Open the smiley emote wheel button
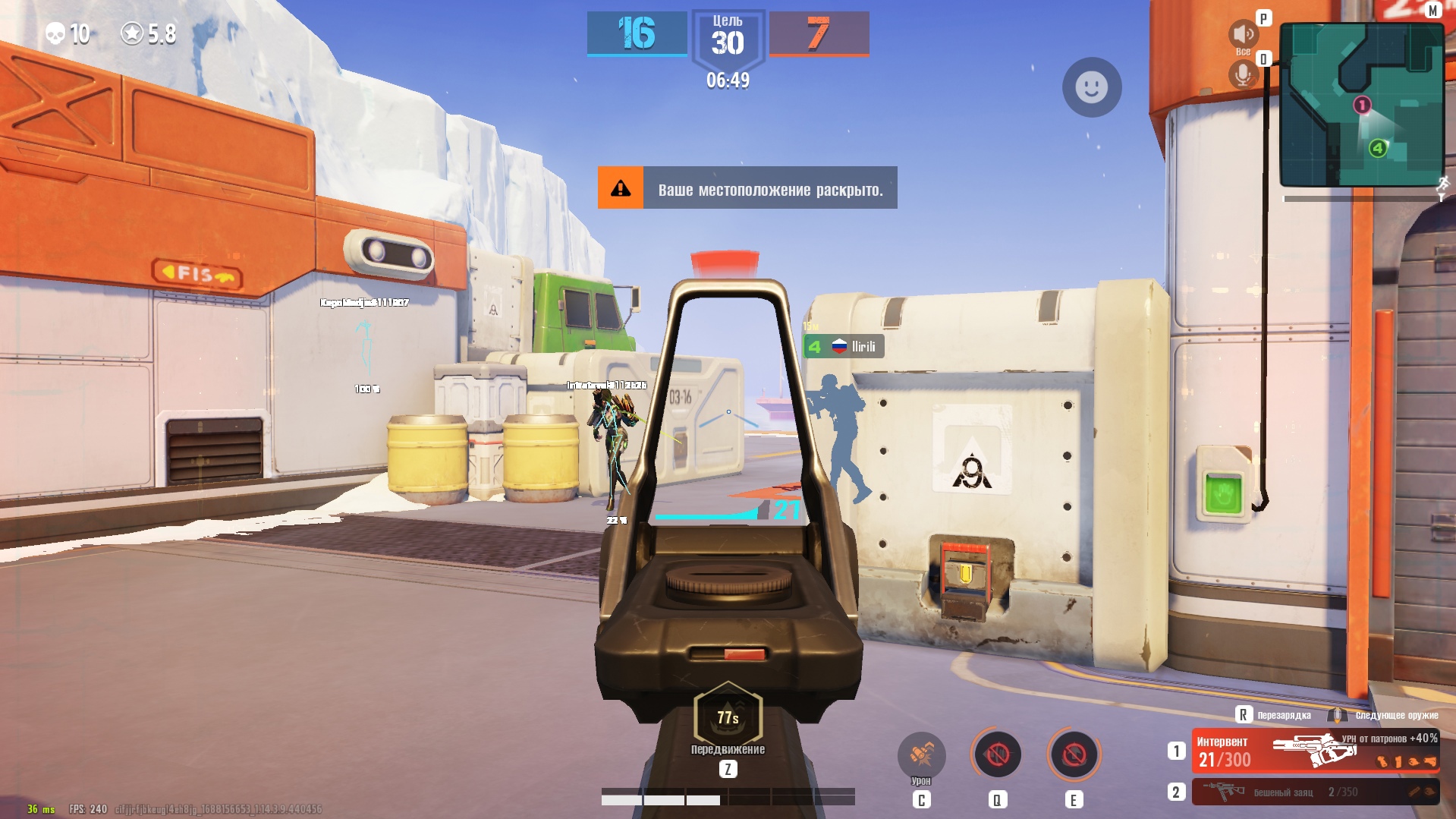Viewport: 1456px width, 819px height. (x=1091, y=87)
